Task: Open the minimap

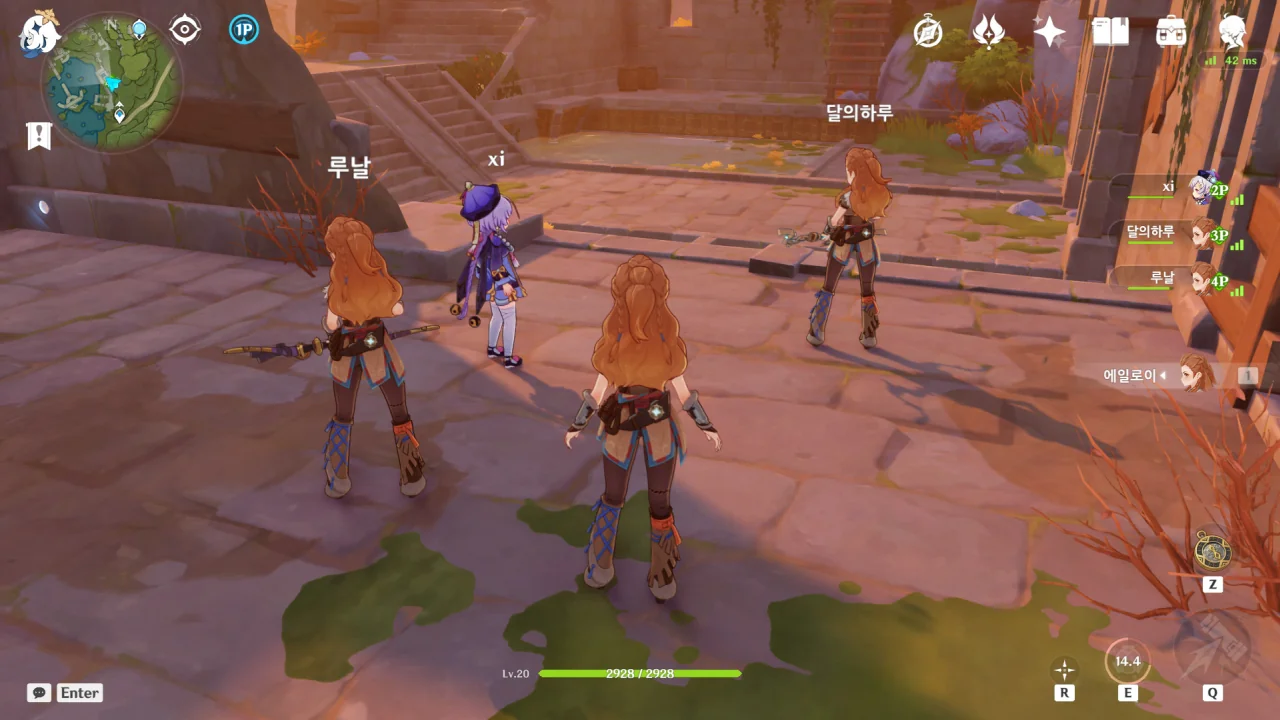Action: coord(111,83)
